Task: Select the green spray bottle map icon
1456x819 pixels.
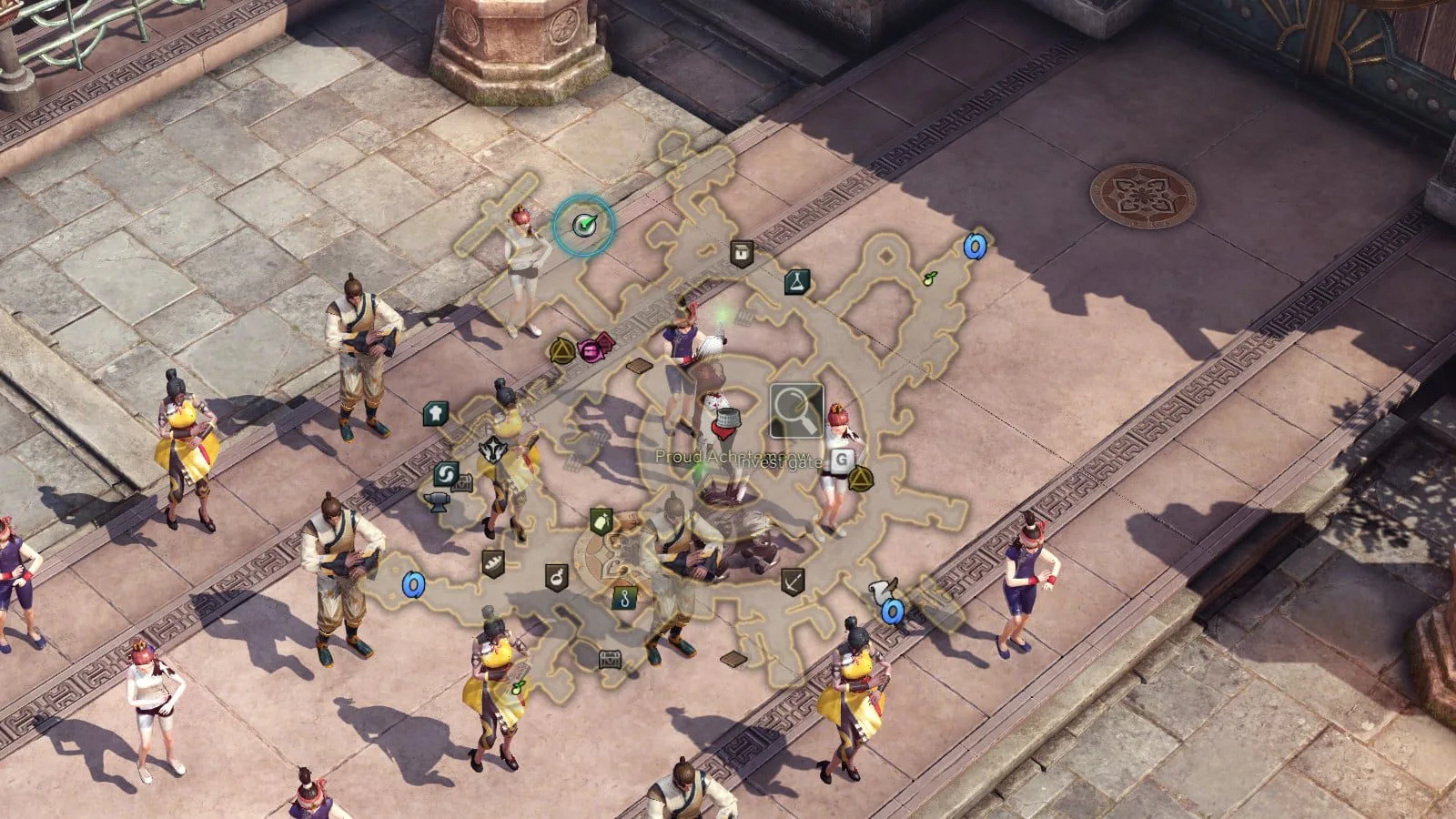Action: click(601, 521)
